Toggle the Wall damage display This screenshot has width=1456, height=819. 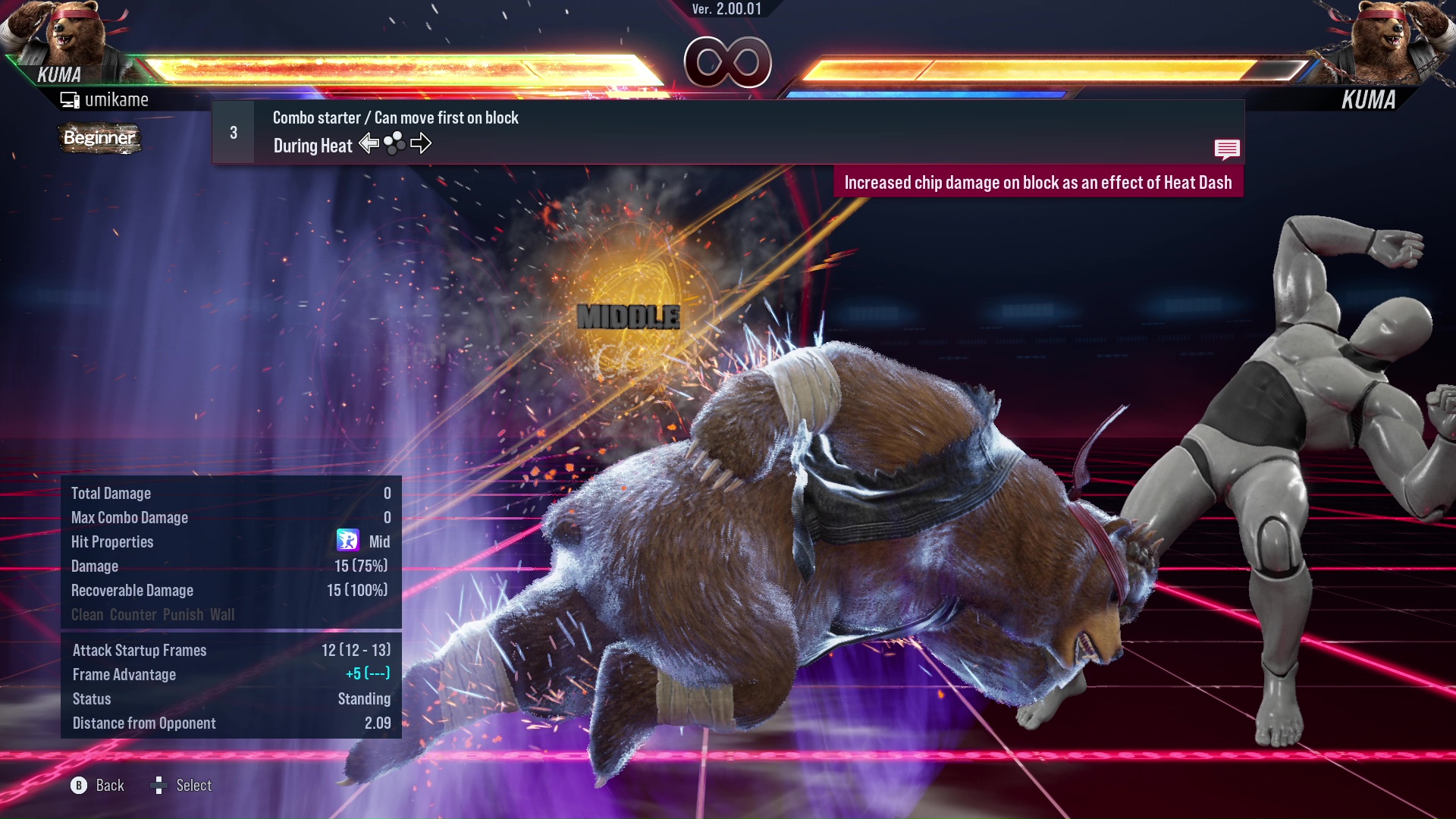(x=224, y=615)
